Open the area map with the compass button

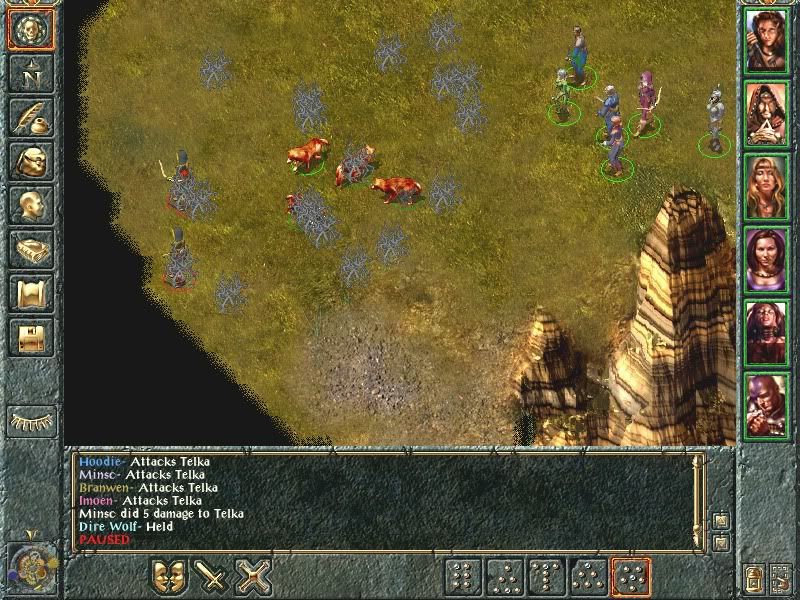29,73
